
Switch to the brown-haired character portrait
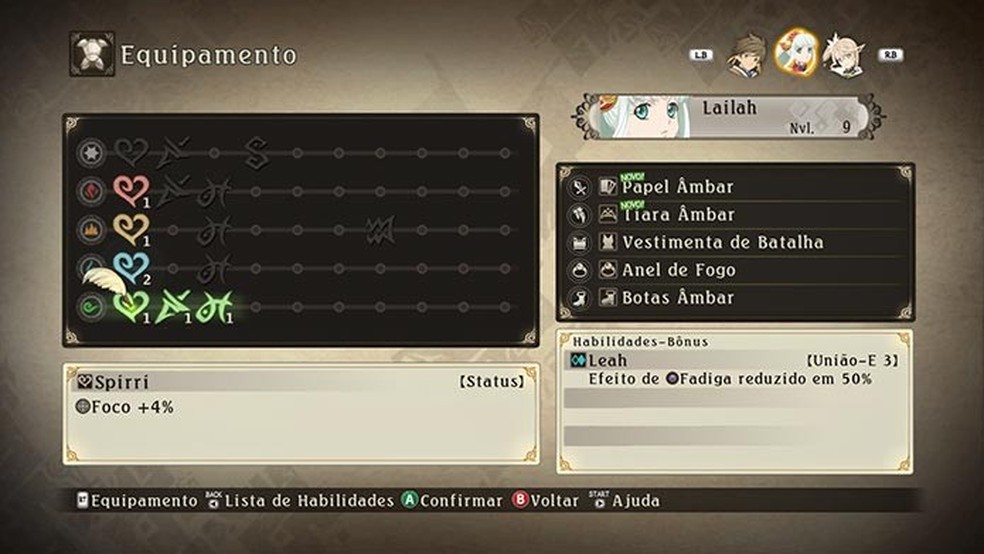point(746,54)
